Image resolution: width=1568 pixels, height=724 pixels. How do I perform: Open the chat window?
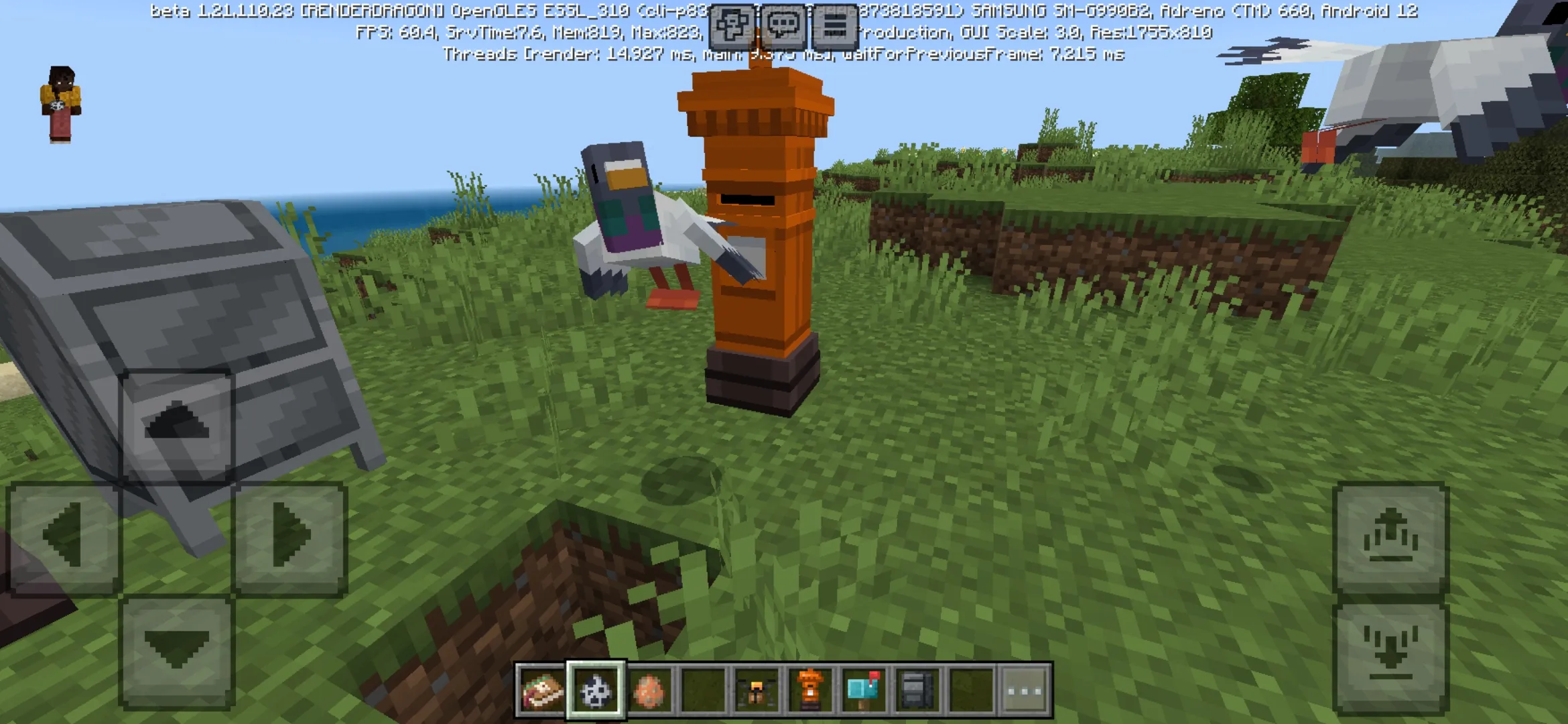click(x=785, y=25)
